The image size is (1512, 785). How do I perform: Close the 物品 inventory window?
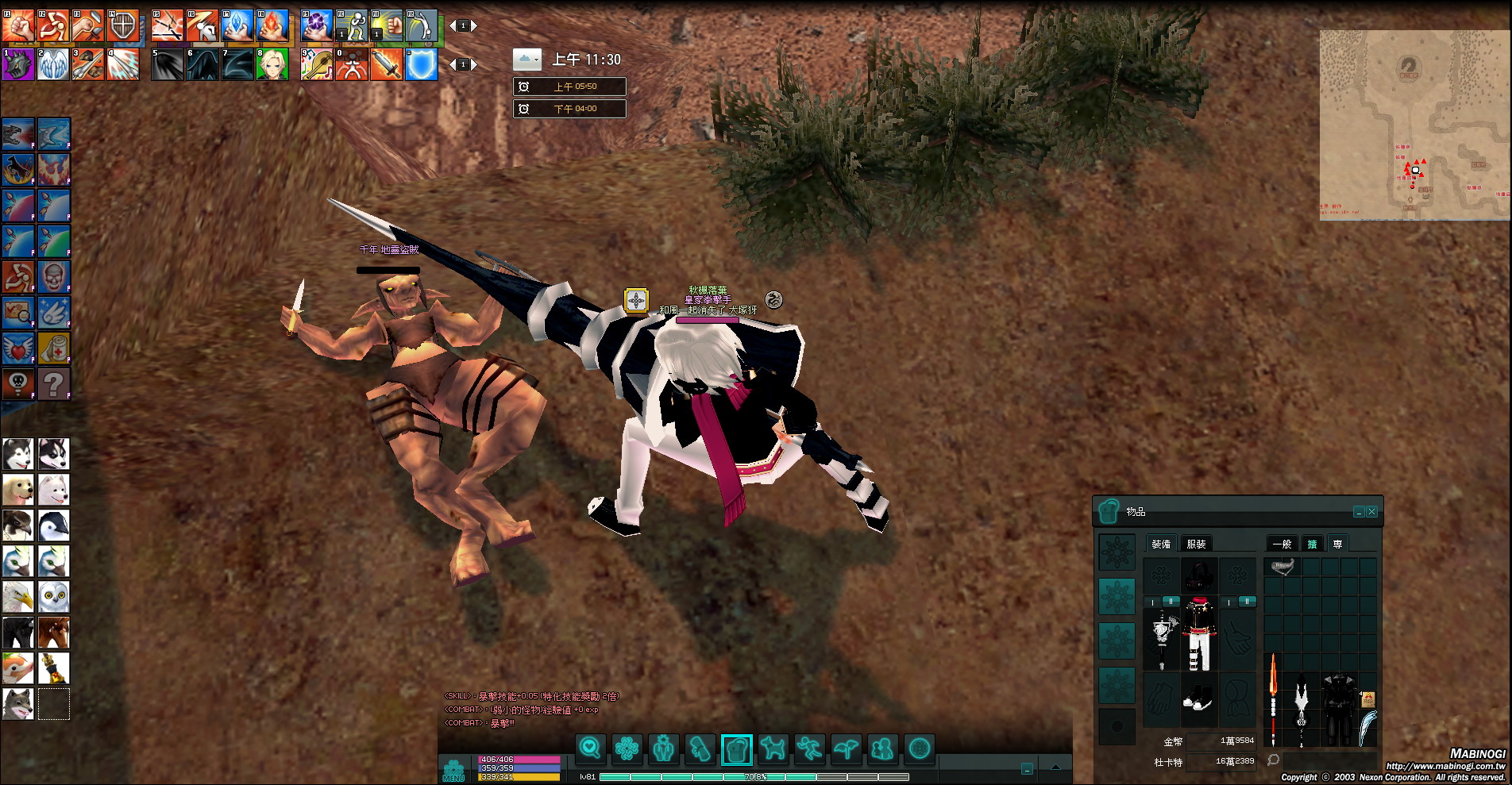click(x=1371, y=512)
